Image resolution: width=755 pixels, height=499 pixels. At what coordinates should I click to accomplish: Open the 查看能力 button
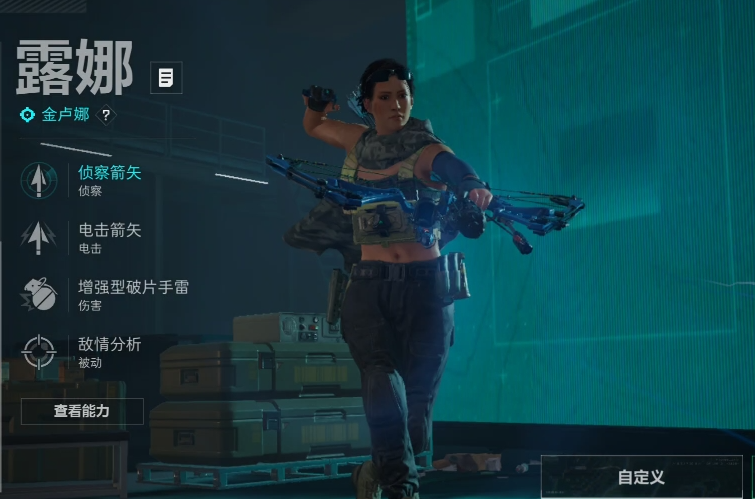(x=82, y=411)
